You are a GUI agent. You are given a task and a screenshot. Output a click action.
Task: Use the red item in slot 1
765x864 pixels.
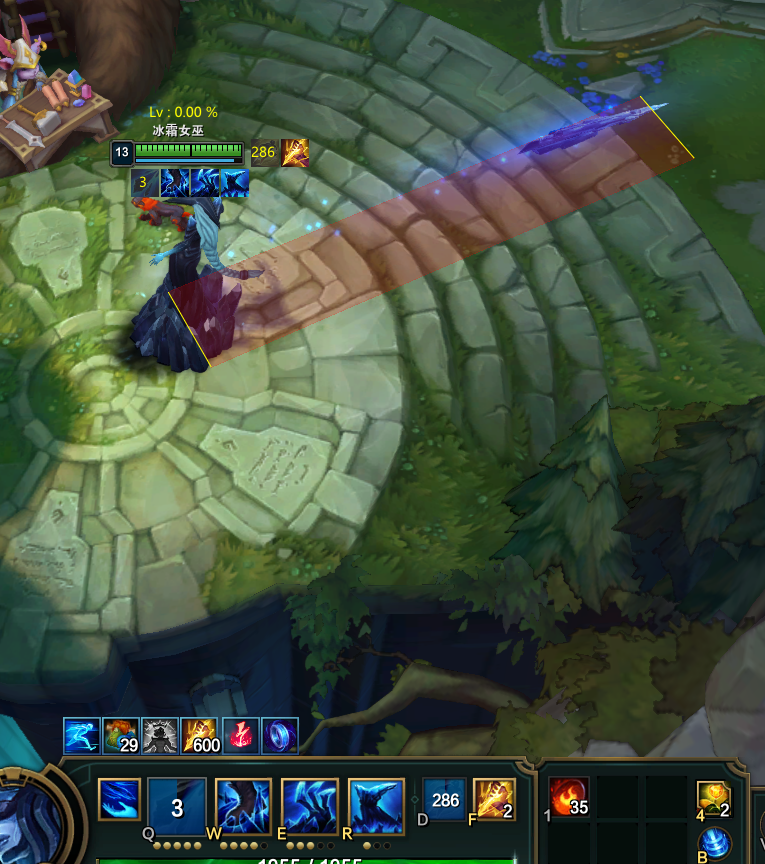(568, 798)
